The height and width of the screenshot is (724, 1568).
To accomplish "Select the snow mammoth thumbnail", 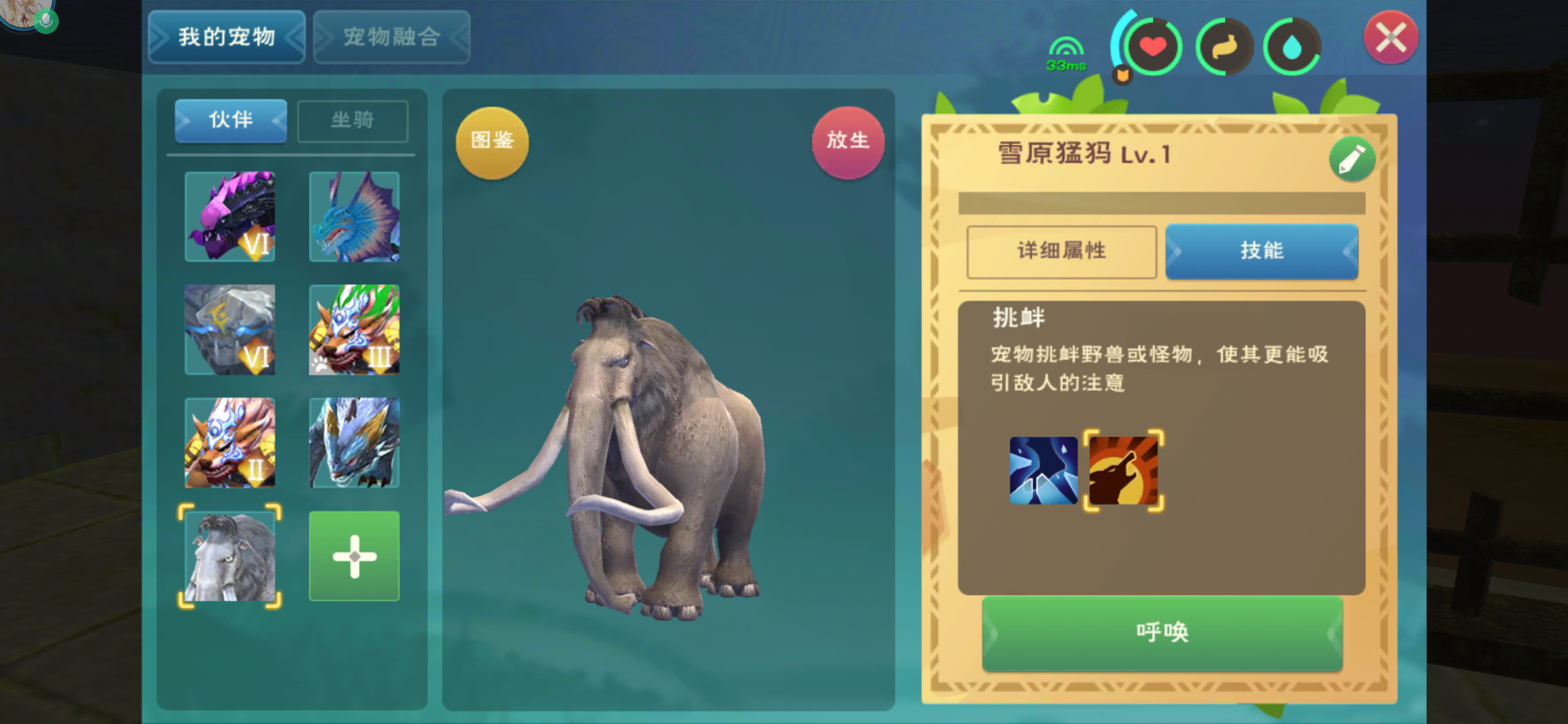I will point(230,556).
